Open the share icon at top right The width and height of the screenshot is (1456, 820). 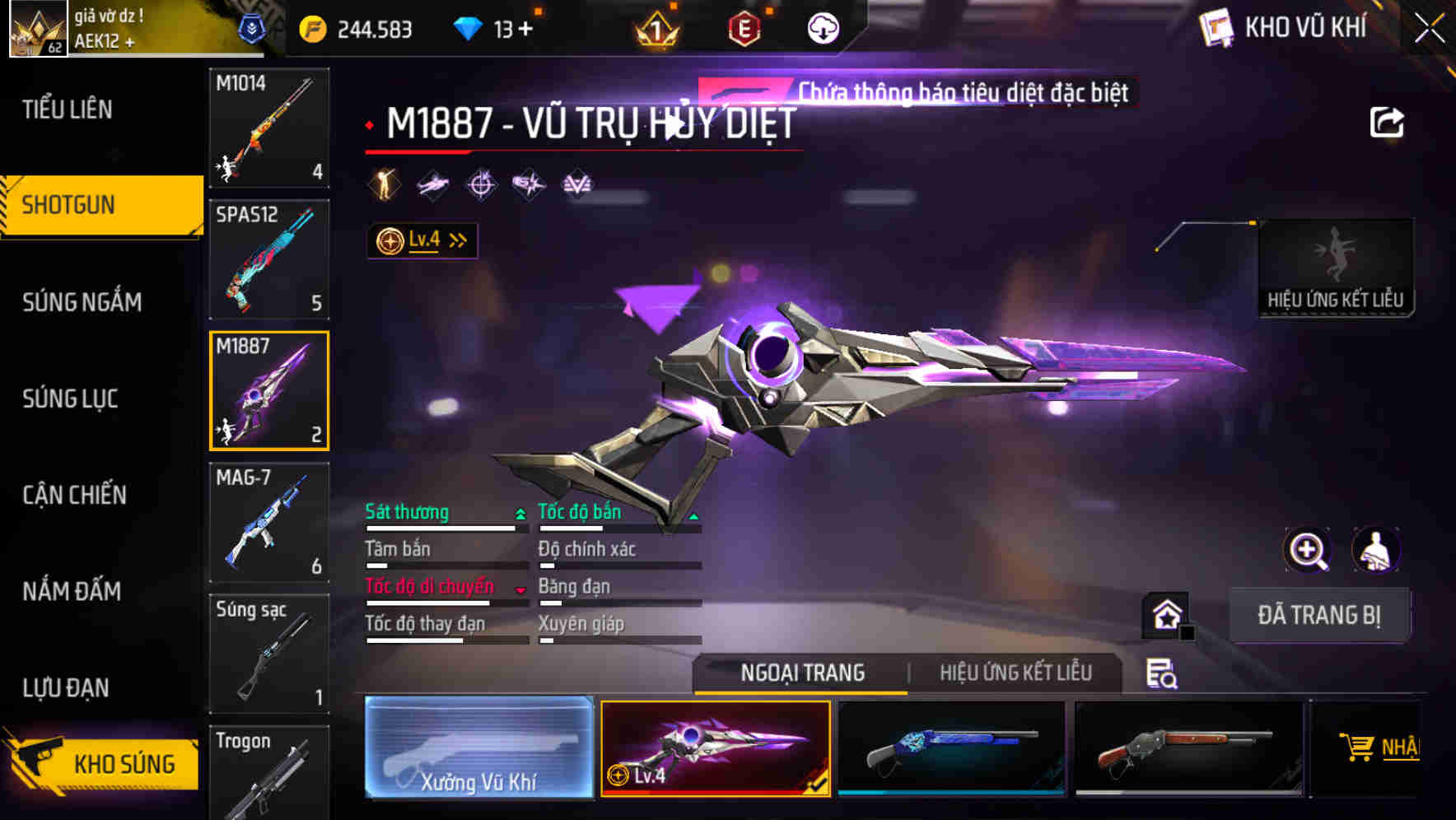pos(1388,122)
